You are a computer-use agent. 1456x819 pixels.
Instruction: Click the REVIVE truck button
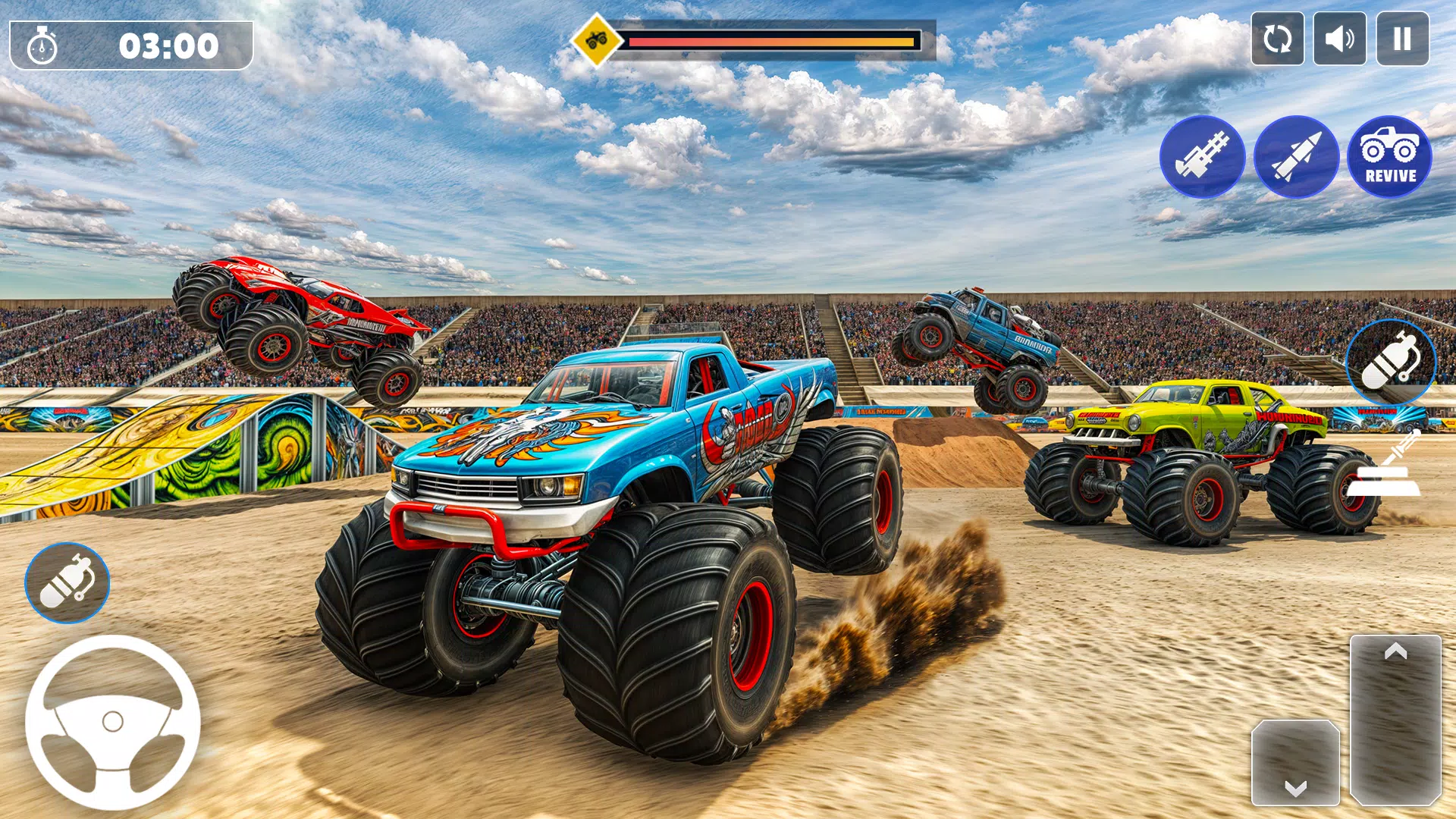tap(1389, 157)
